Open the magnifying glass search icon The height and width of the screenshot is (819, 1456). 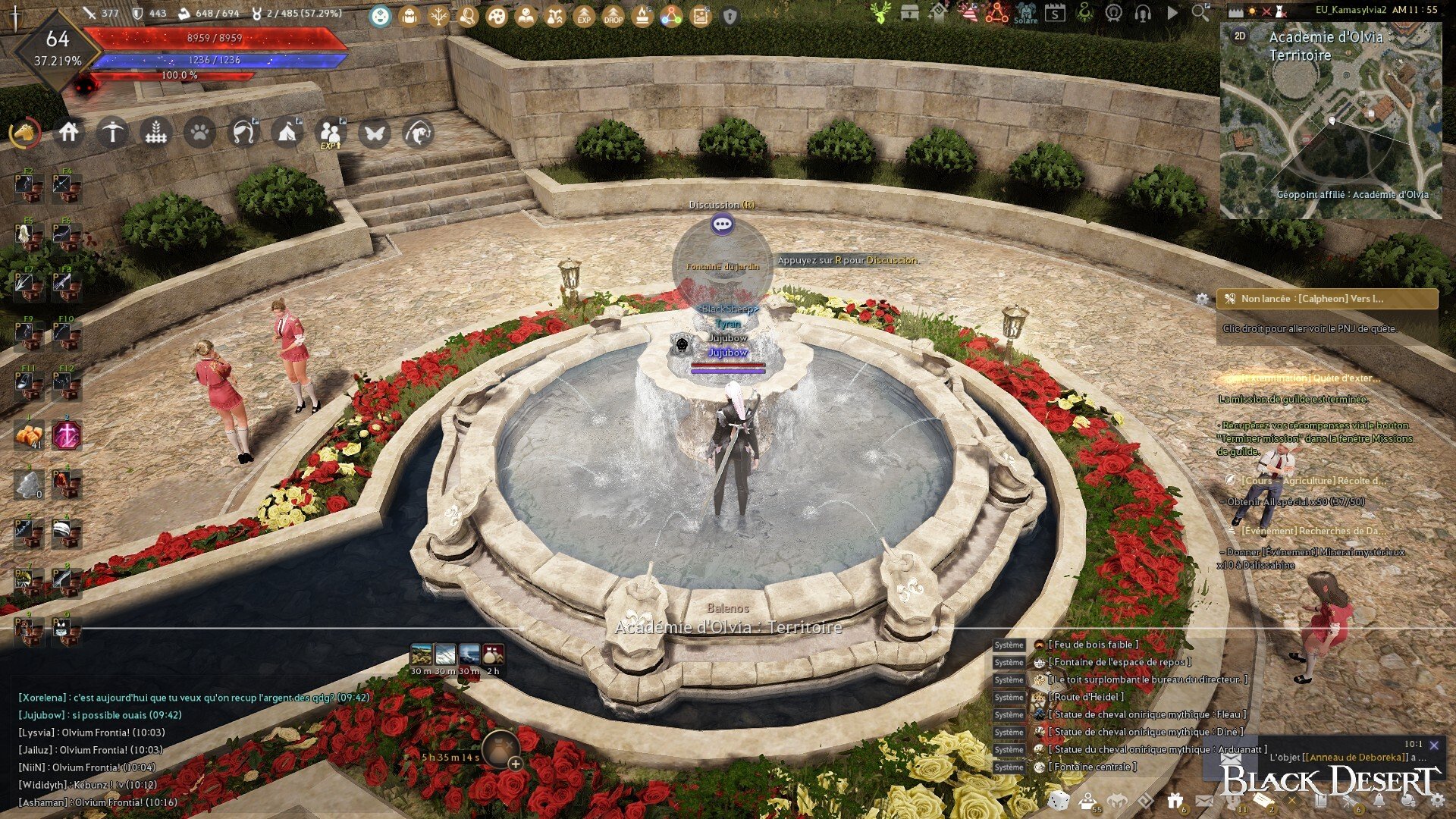click(1200, 12)
